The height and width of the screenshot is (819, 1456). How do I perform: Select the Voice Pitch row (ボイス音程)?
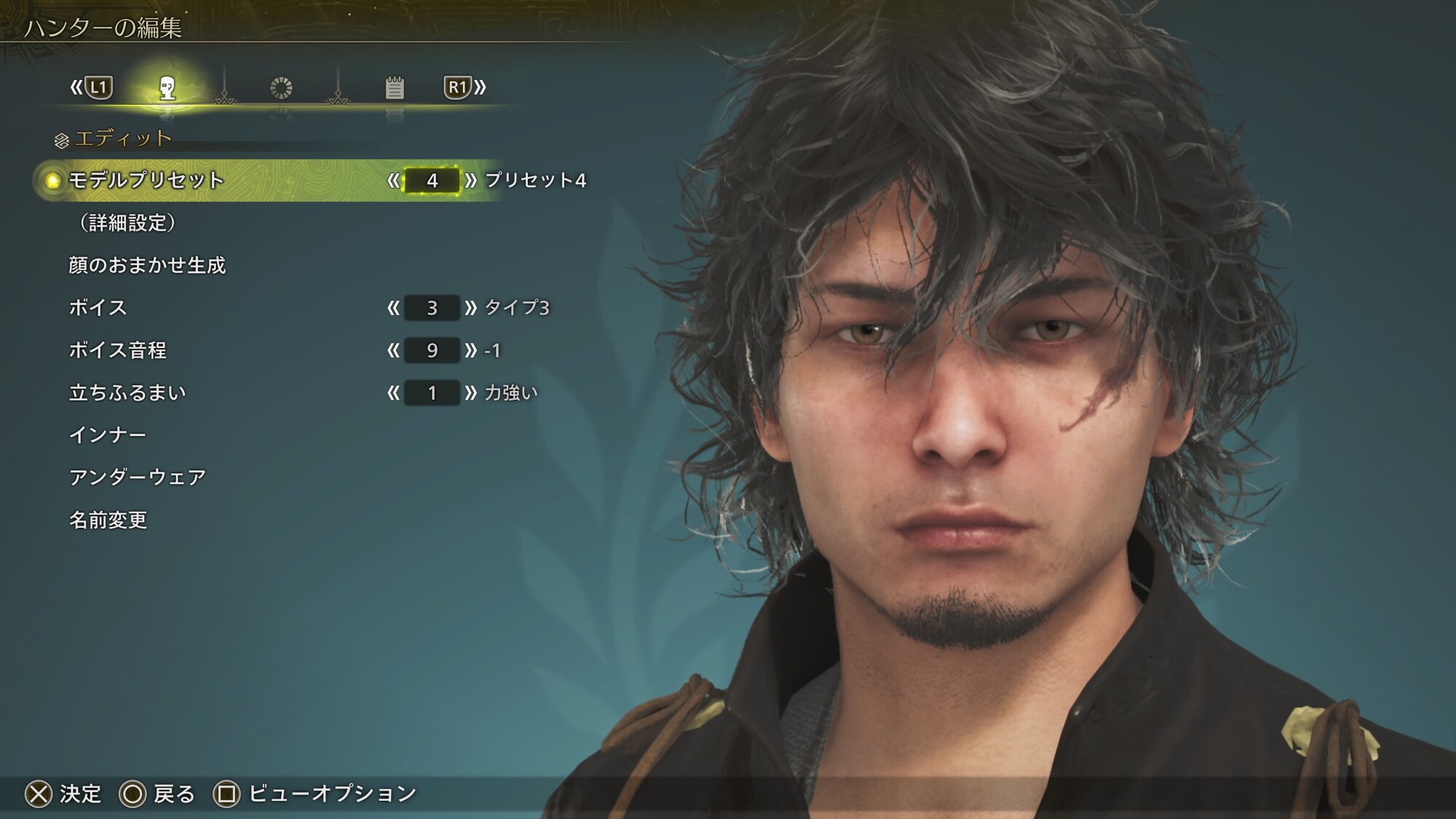[x=117, y=350]
